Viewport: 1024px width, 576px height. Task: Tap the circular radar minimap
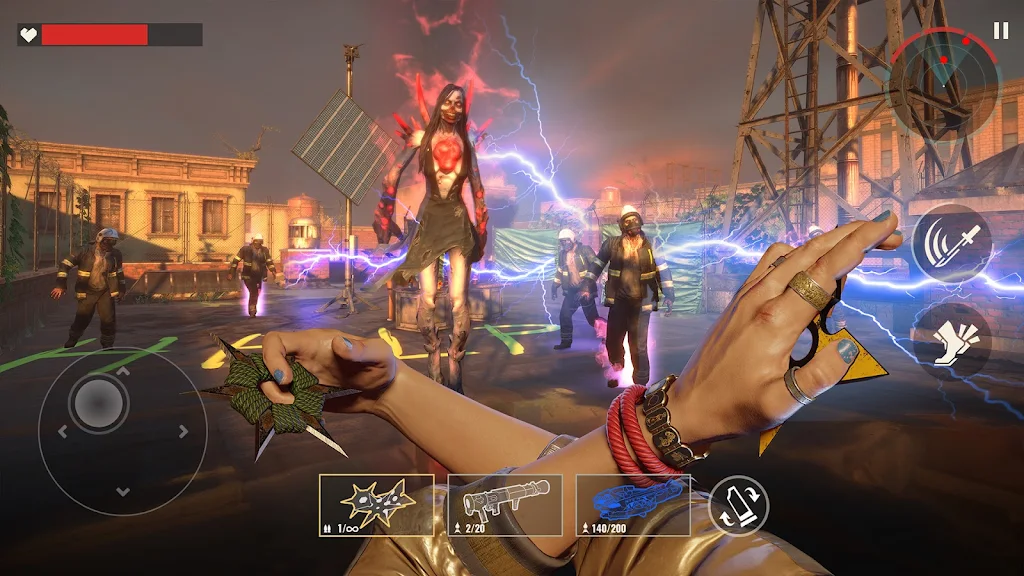[x=944, y=80]
